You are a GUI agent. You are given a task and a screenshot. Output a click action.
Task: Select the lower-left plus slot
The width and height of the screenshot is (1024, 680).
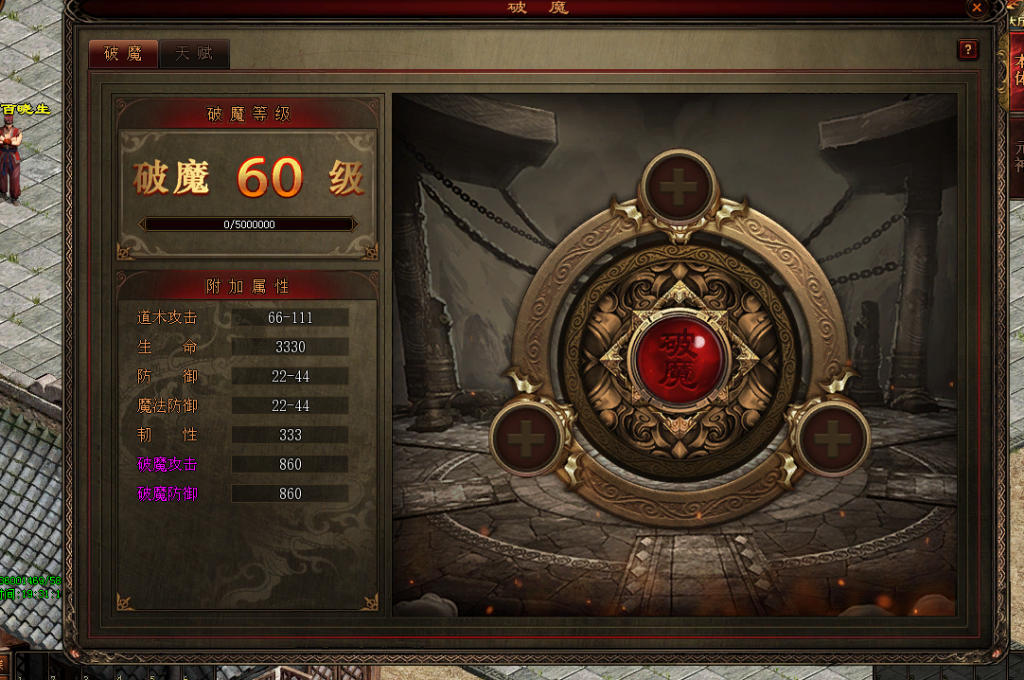click(528, 439)
